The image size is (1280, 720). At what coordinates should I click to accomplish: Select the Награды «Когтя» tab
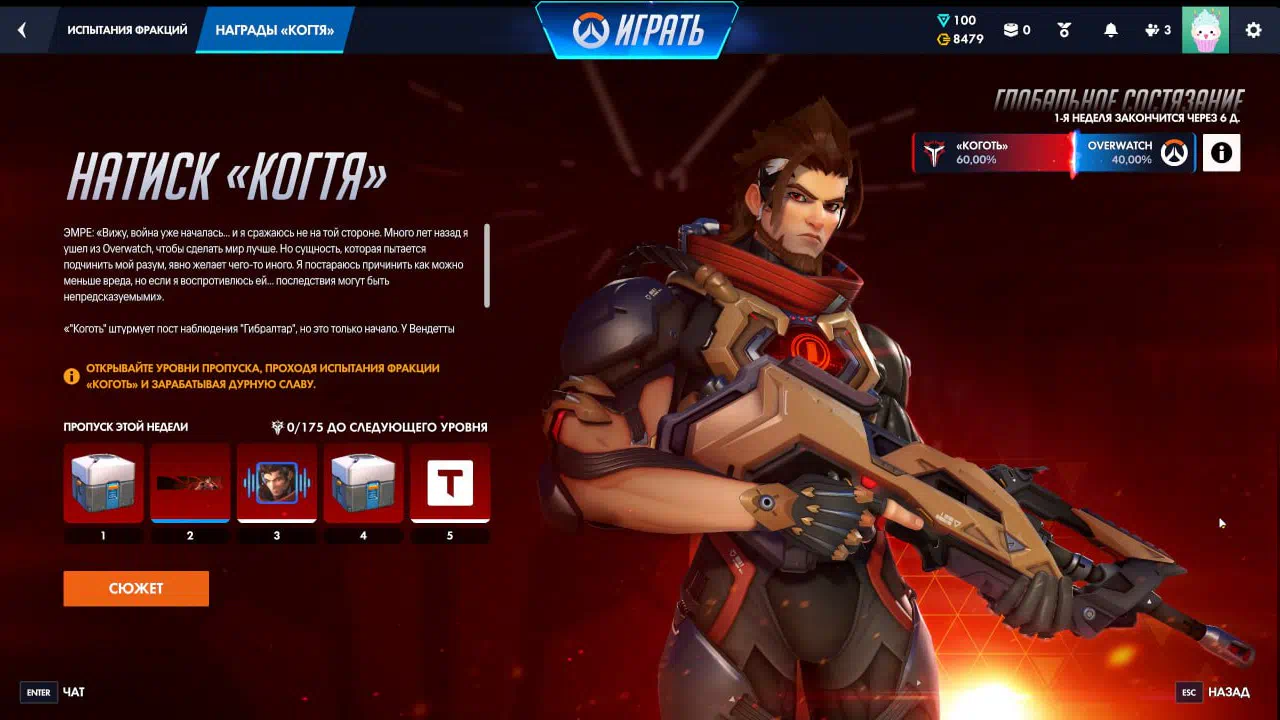[274, 30]
